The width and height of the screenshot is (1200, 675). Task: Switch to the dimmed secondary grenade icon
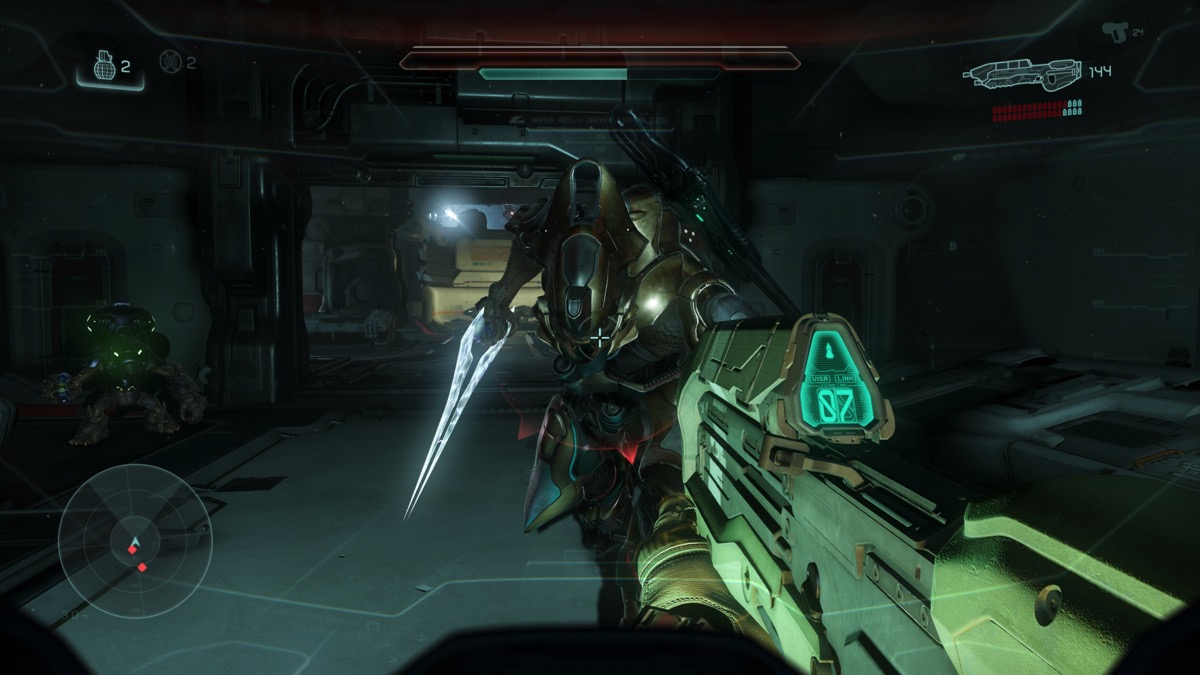coord(169,62)
